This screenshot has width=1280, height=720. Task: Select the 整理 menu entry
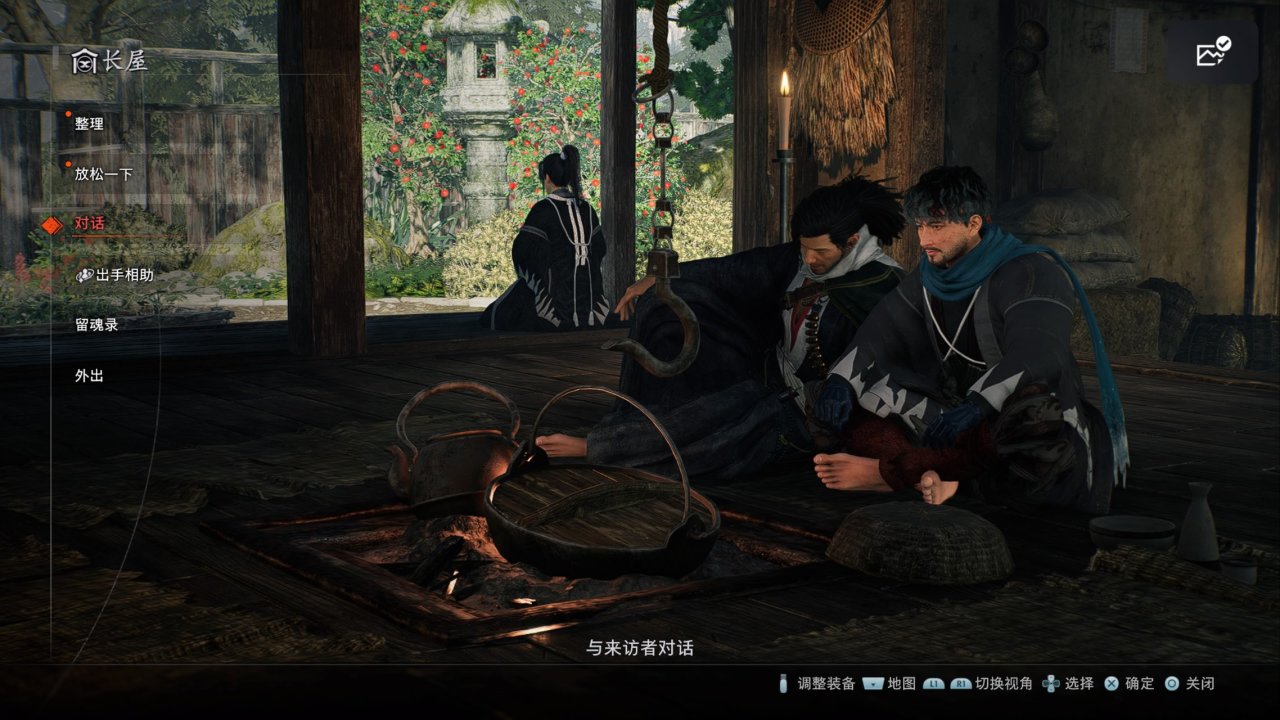click(89, 124)
